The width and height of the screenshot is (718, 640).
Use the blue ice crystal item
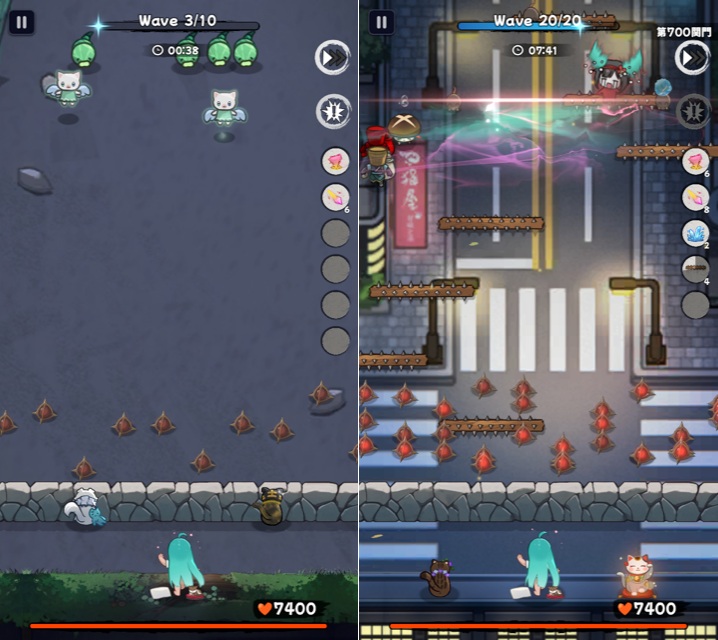pyautogui.click(x=695, y=233)
